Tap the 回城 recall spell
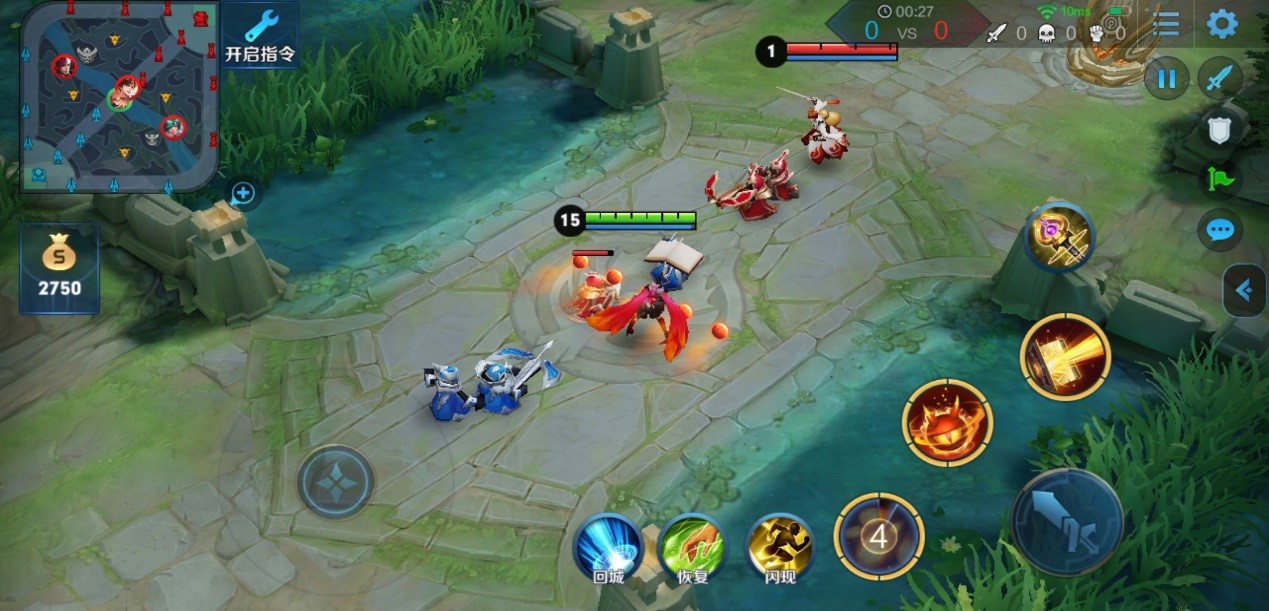Screen dimensions: 1269x611 tap(608, 548)
